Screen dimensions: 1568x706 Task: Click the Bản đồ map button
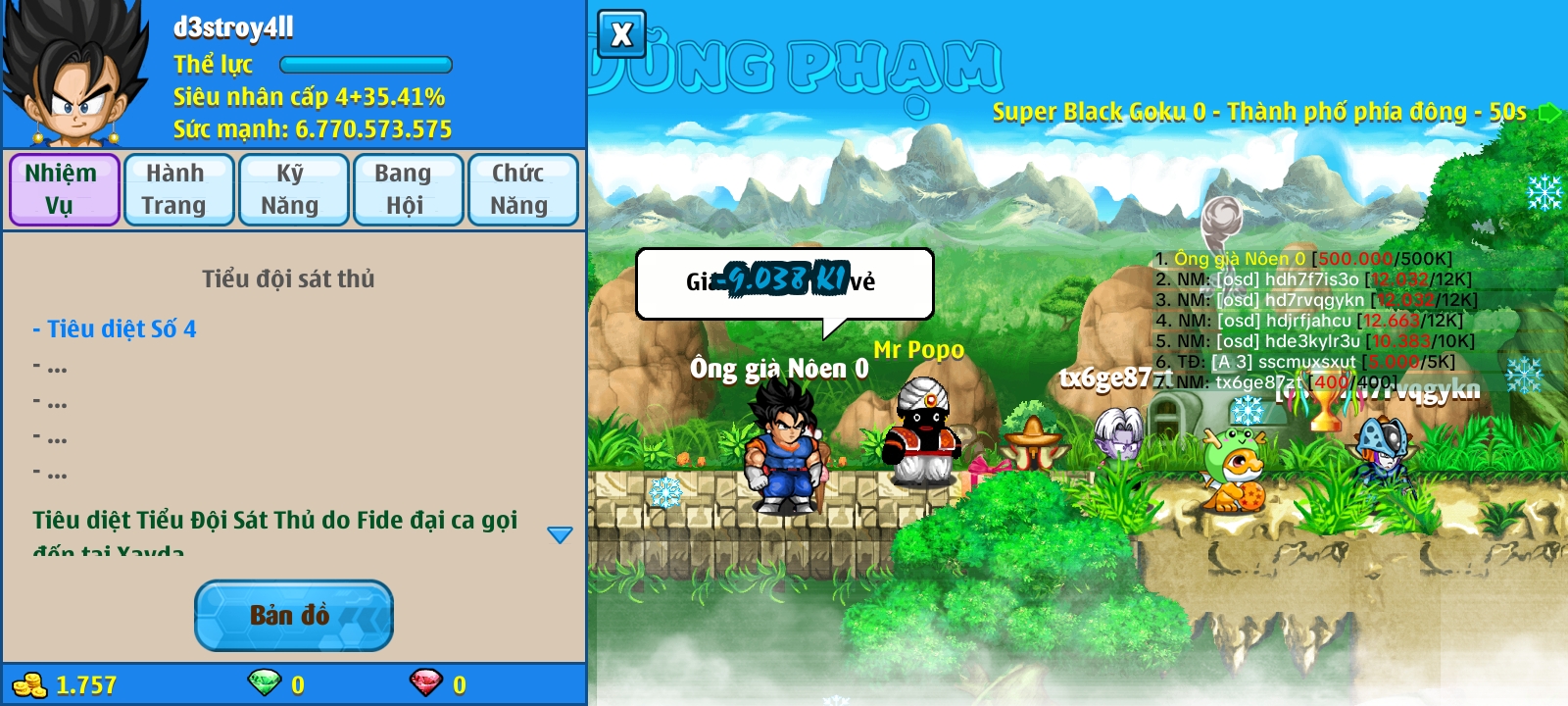click(x=293, y=615)
